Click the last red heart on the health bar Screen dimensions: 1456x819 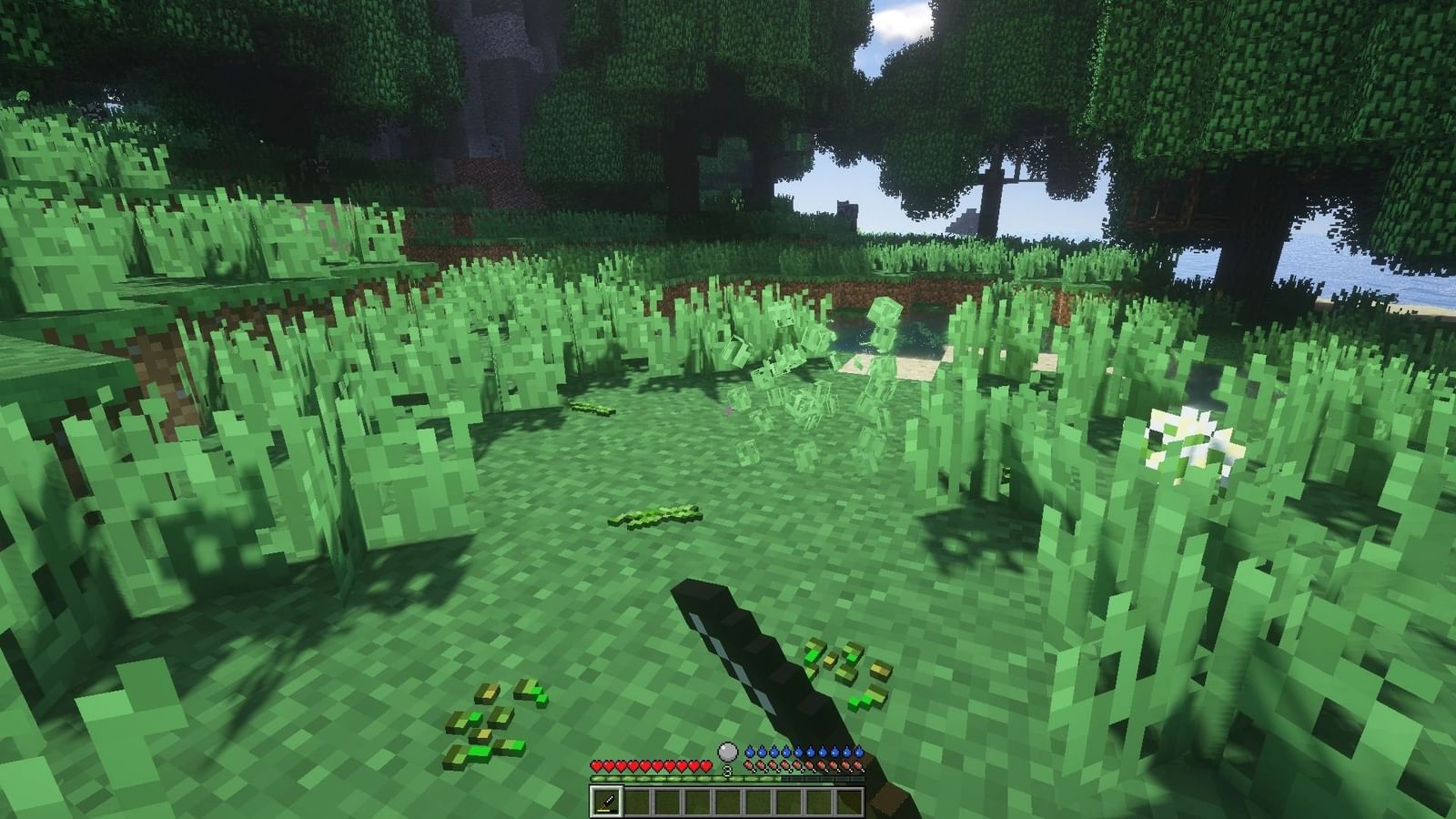pyautogui.click(x=706, y=766)
